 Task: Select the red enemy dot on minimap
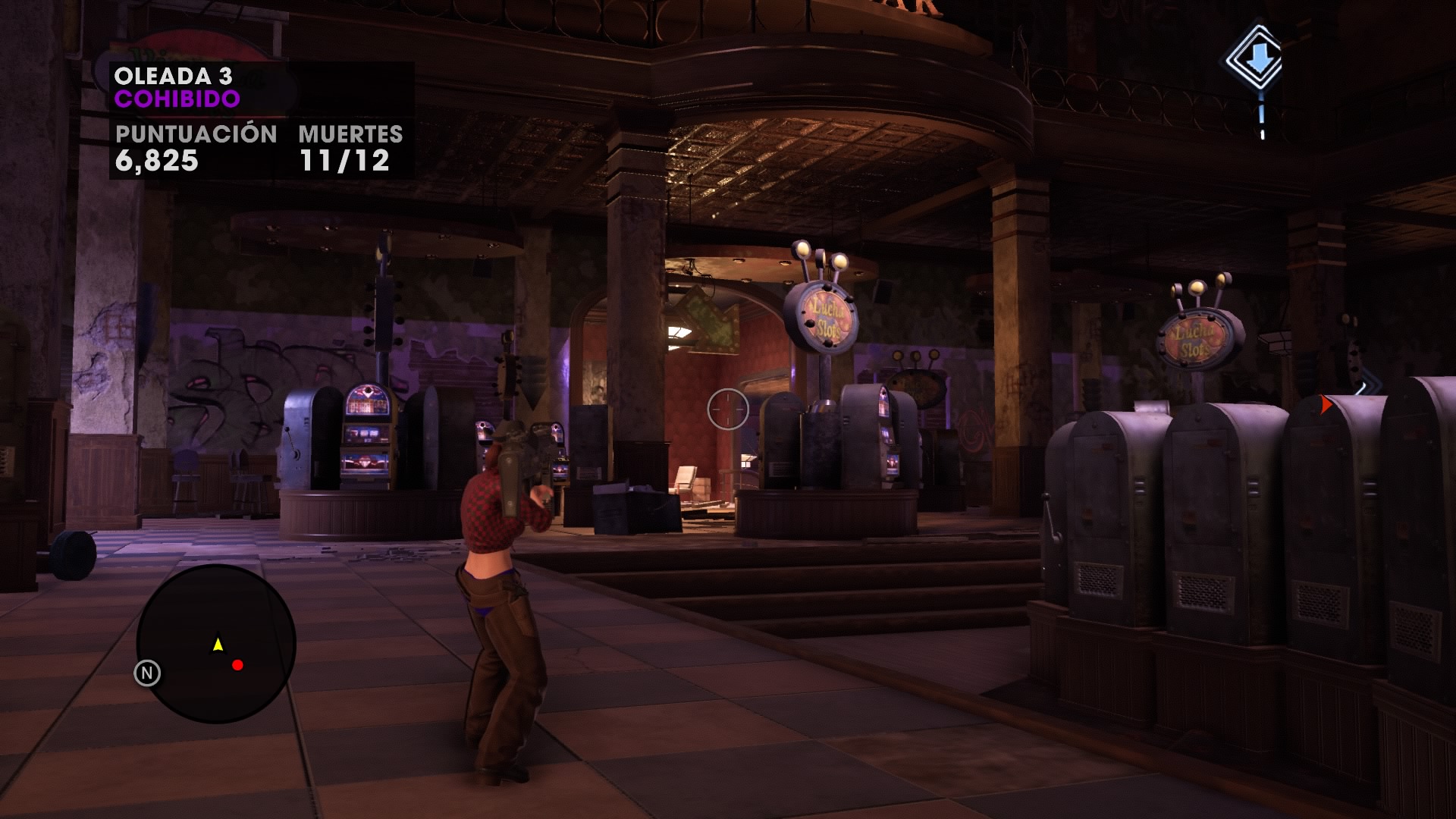click(237, 665)
